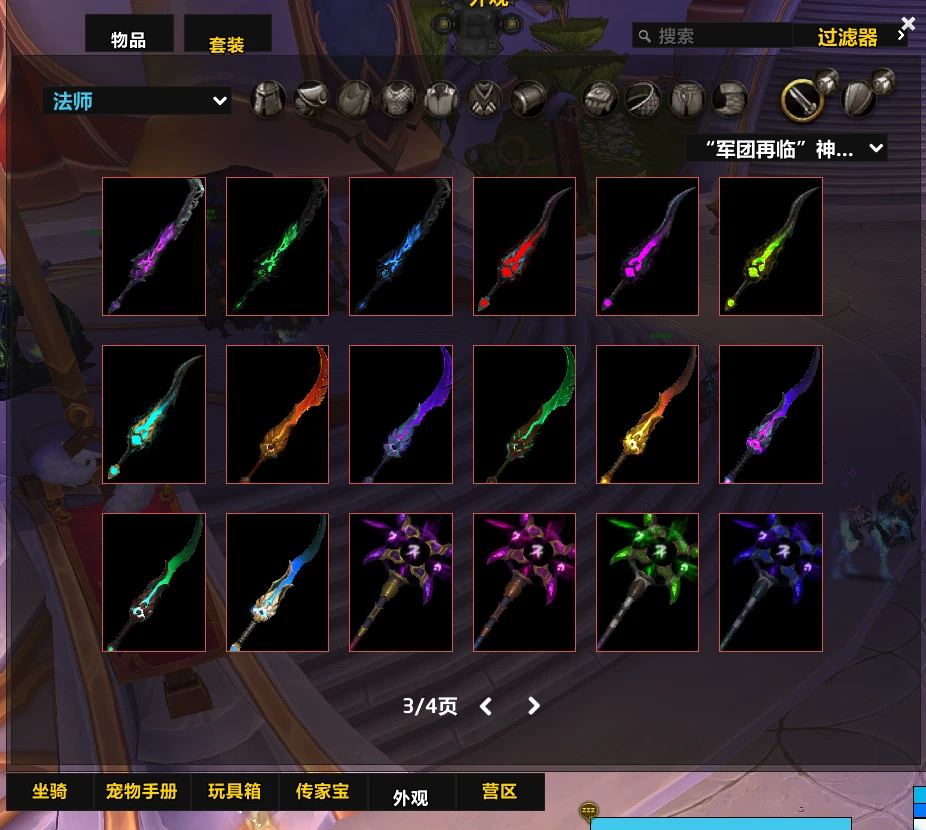The height and width of the screenshot is (830, 926).
Task: Open the 玩具箱 toy box tab
Action: [x=234, y=792]
